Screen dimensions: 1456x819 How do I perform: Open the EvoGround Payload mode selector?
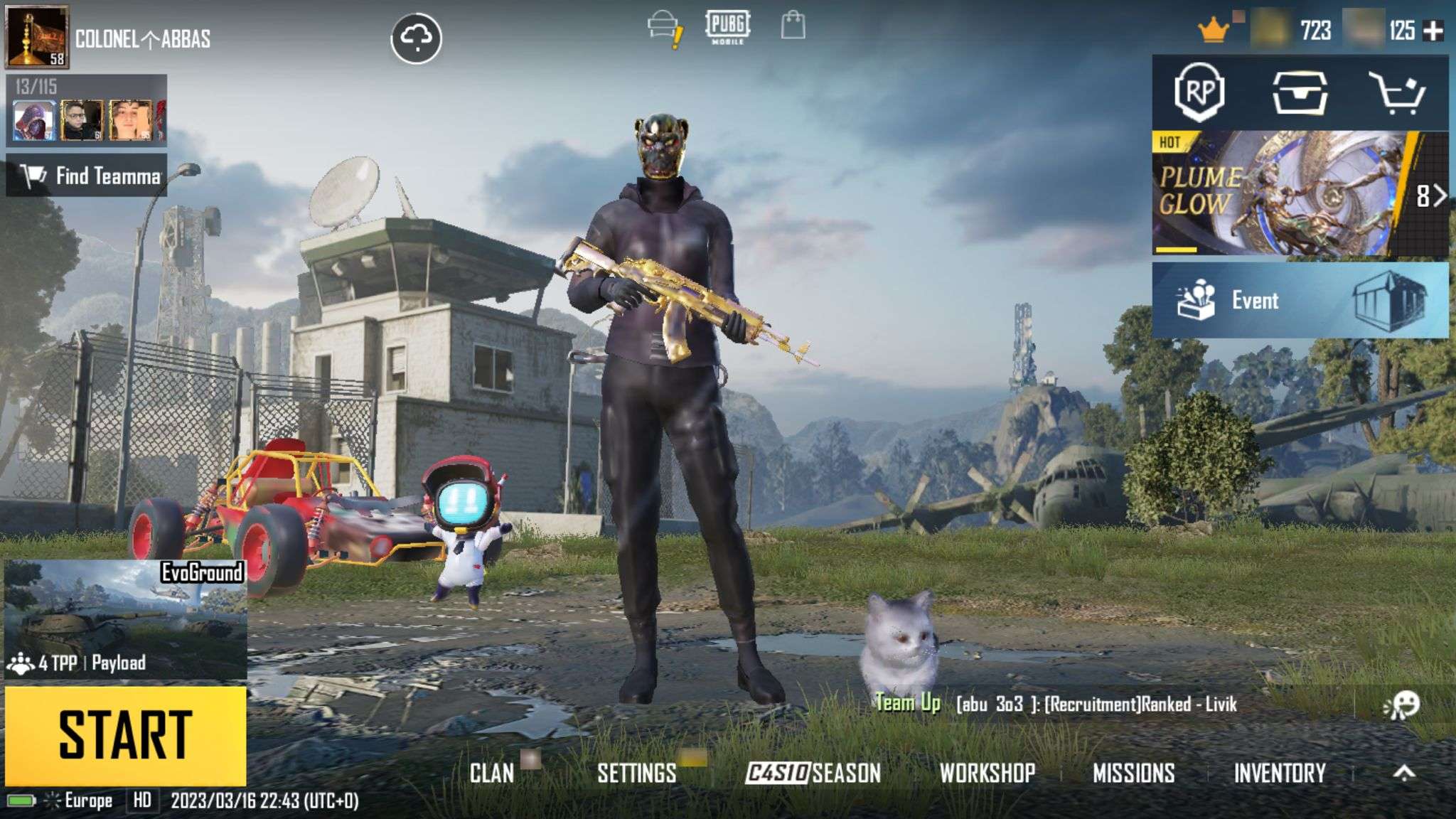pyautogui.click(x=125, y=619)
